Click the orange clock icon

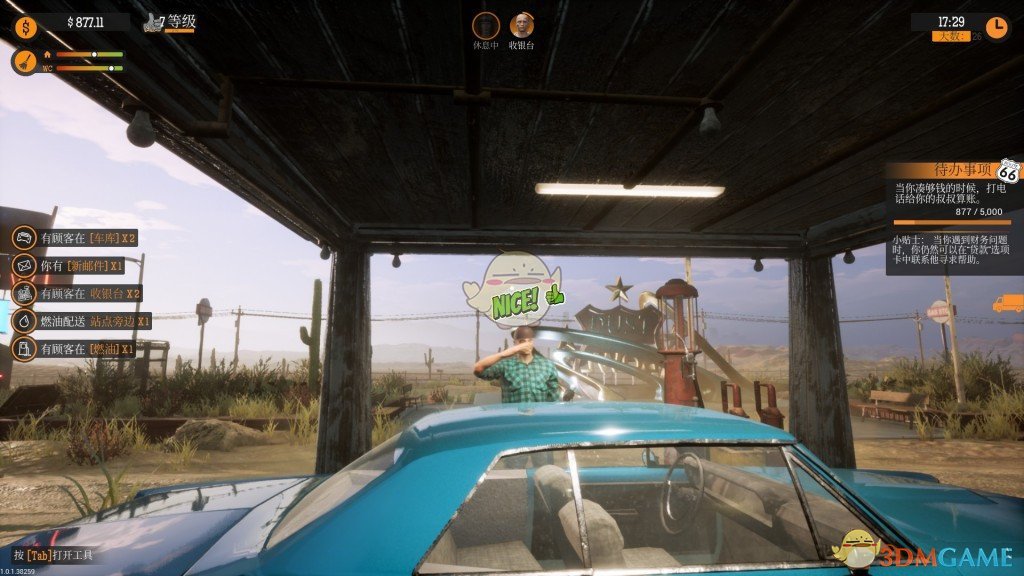[x=996, y=26]
